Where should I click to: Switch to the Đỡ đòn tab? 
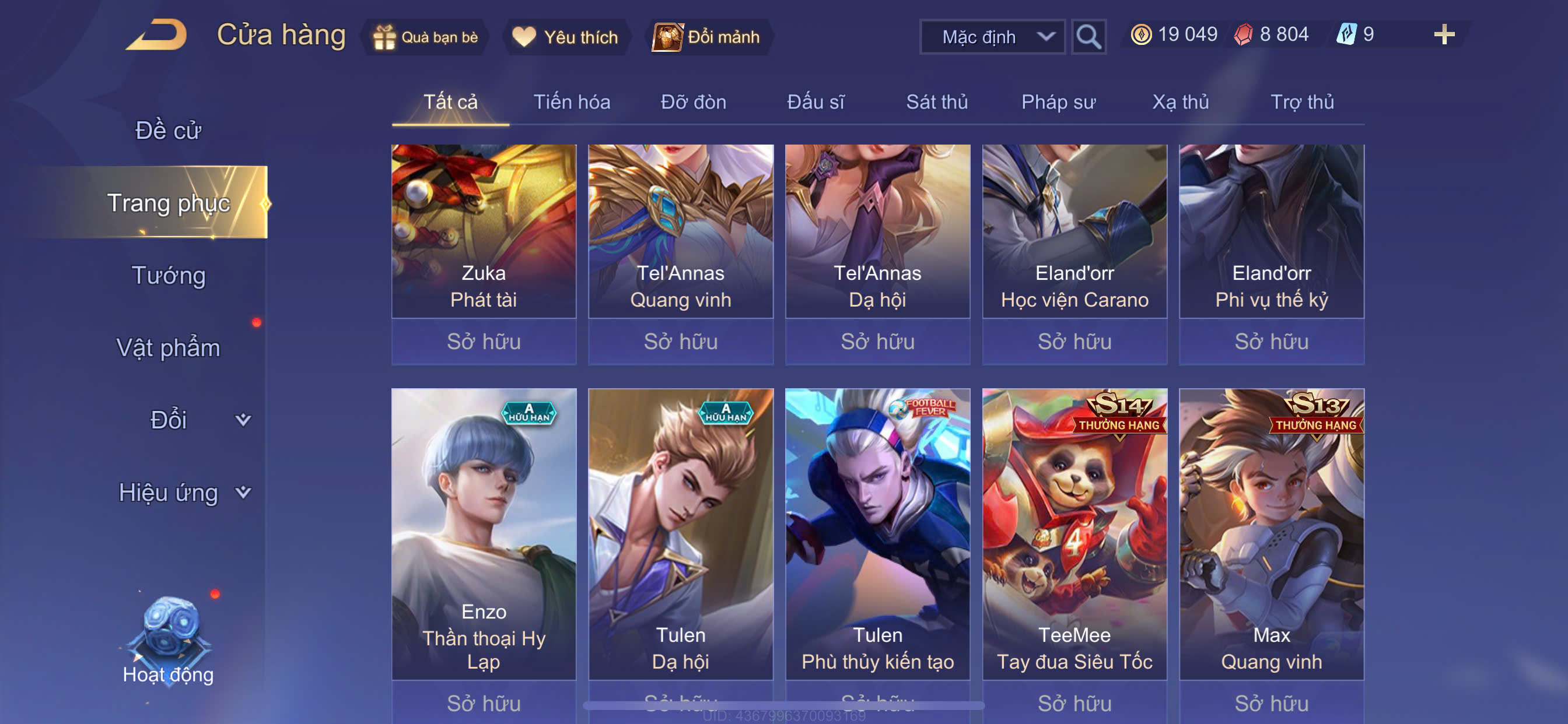(694, 102)
